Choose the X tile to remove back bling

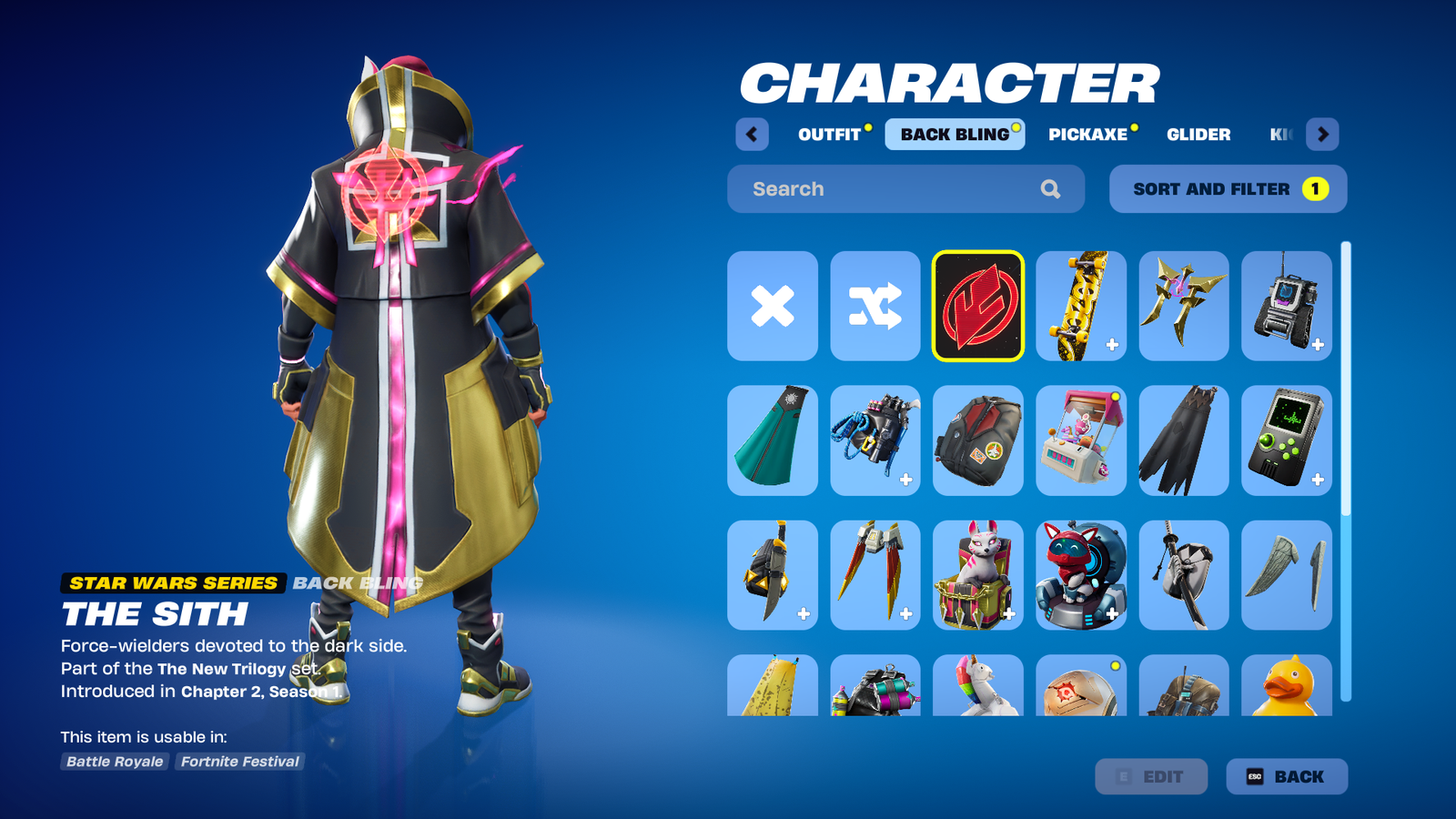(x=773, y=306)
